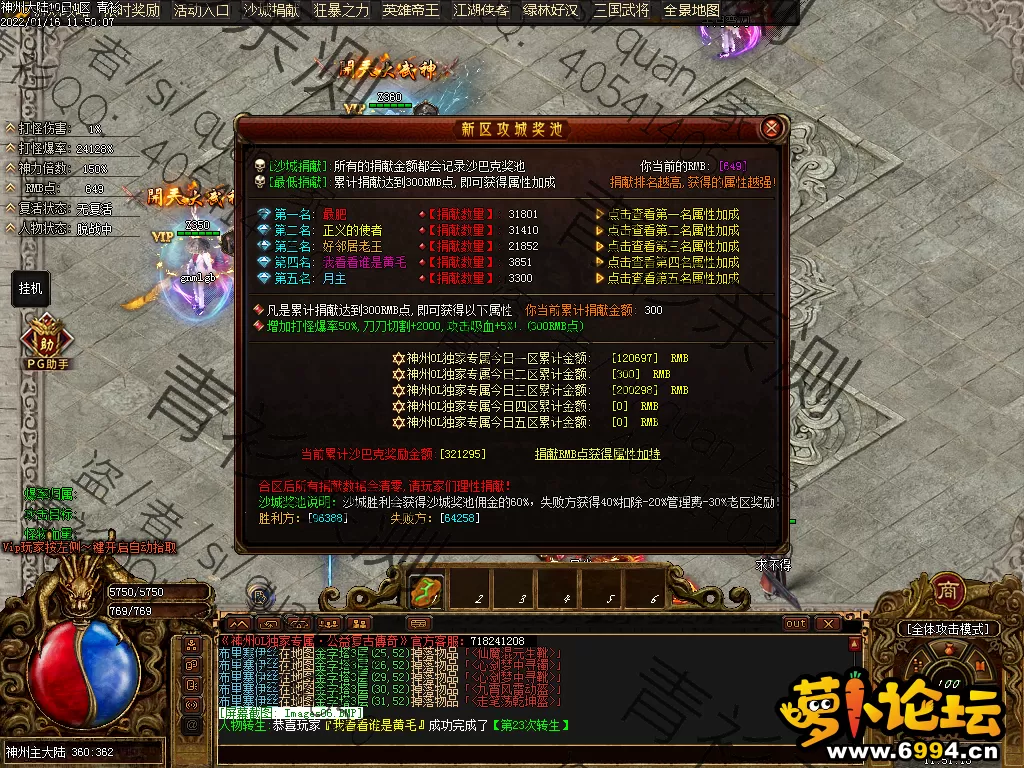This screenshot has width=1024, height=768.
Task: Open the 沙城捐献 top menu entry
Action: coord(271,11)
